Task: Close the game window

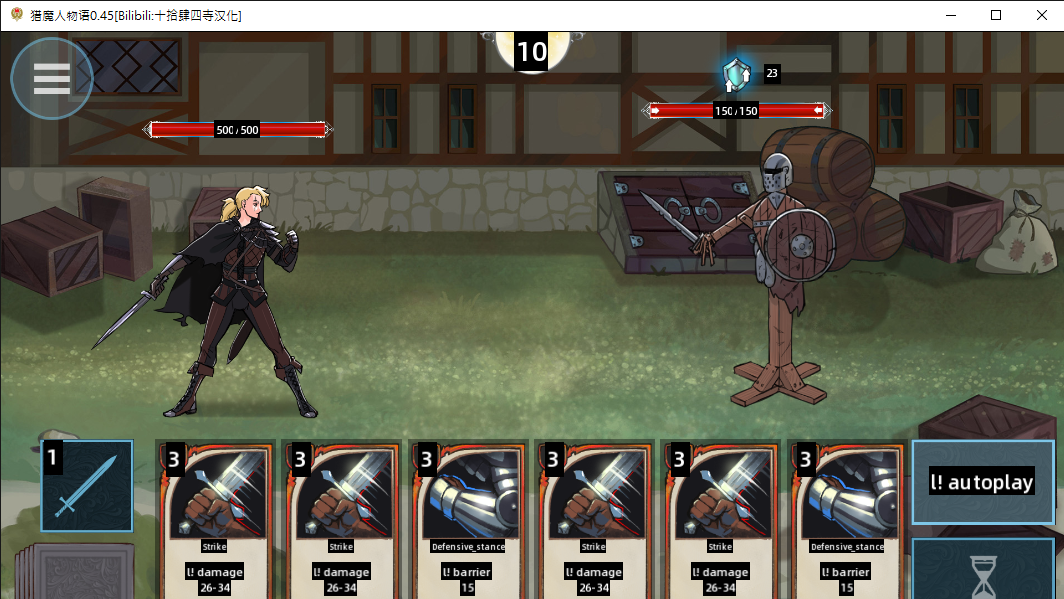Action: [1041, 15]
